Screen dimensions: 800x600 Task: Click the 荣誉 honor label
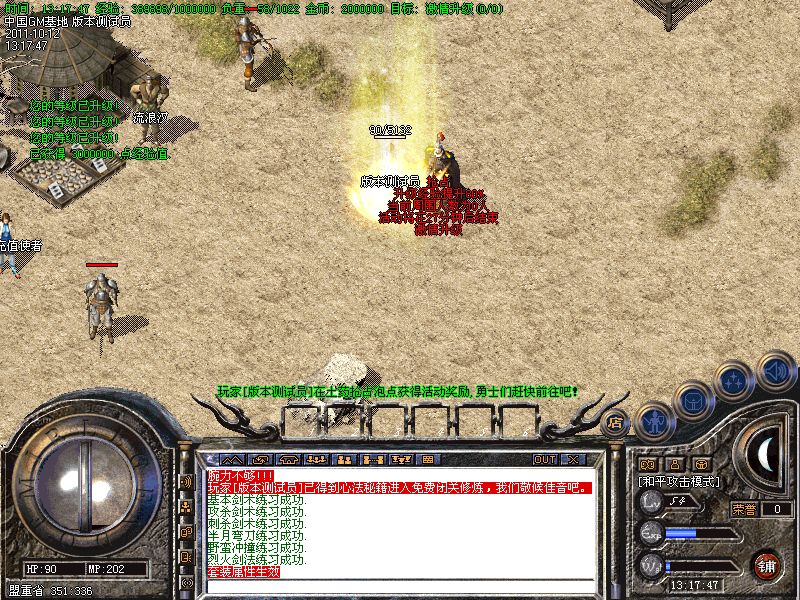(x=743, y=509)
